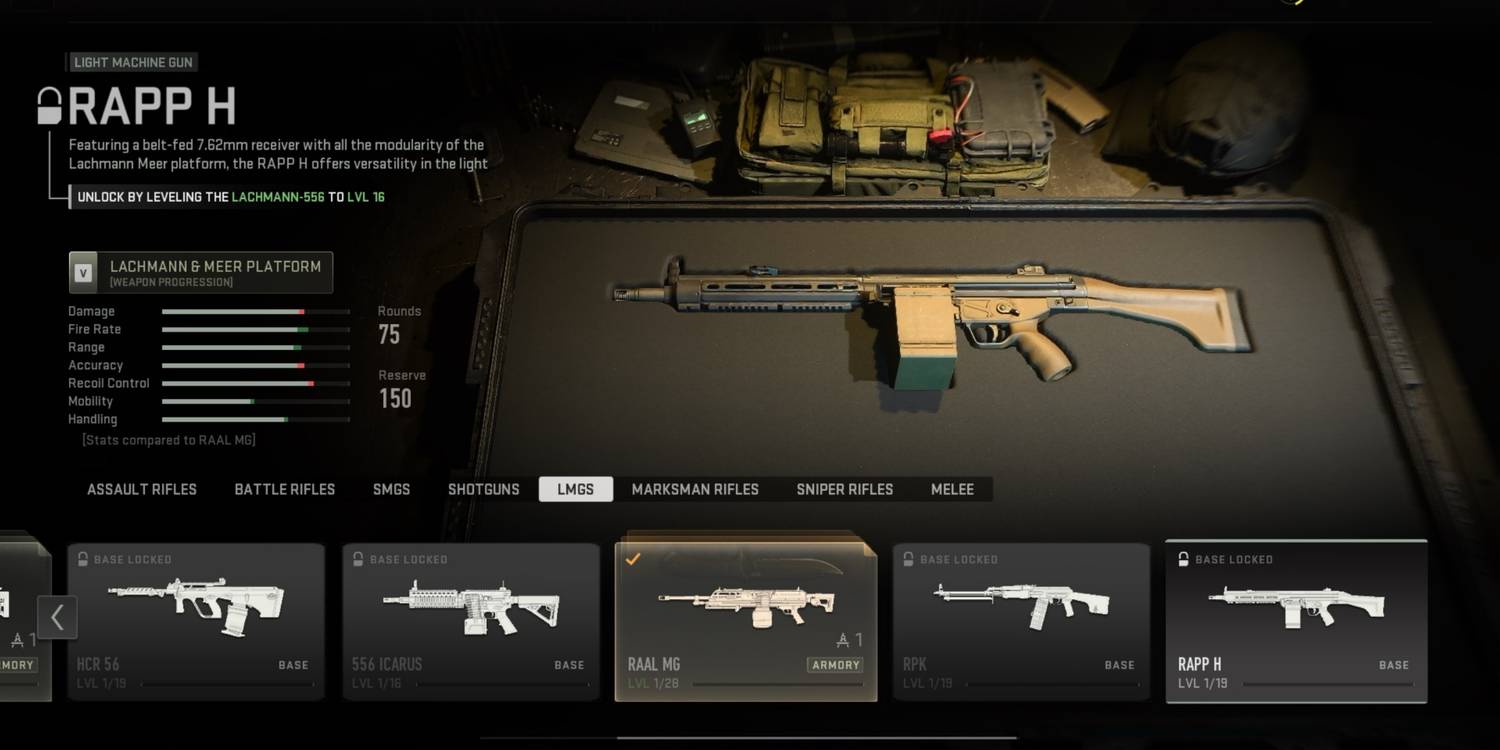The width and height of the screenshot is (1500, 750).
Task: Show the Shotguns category
Action: 484,489
